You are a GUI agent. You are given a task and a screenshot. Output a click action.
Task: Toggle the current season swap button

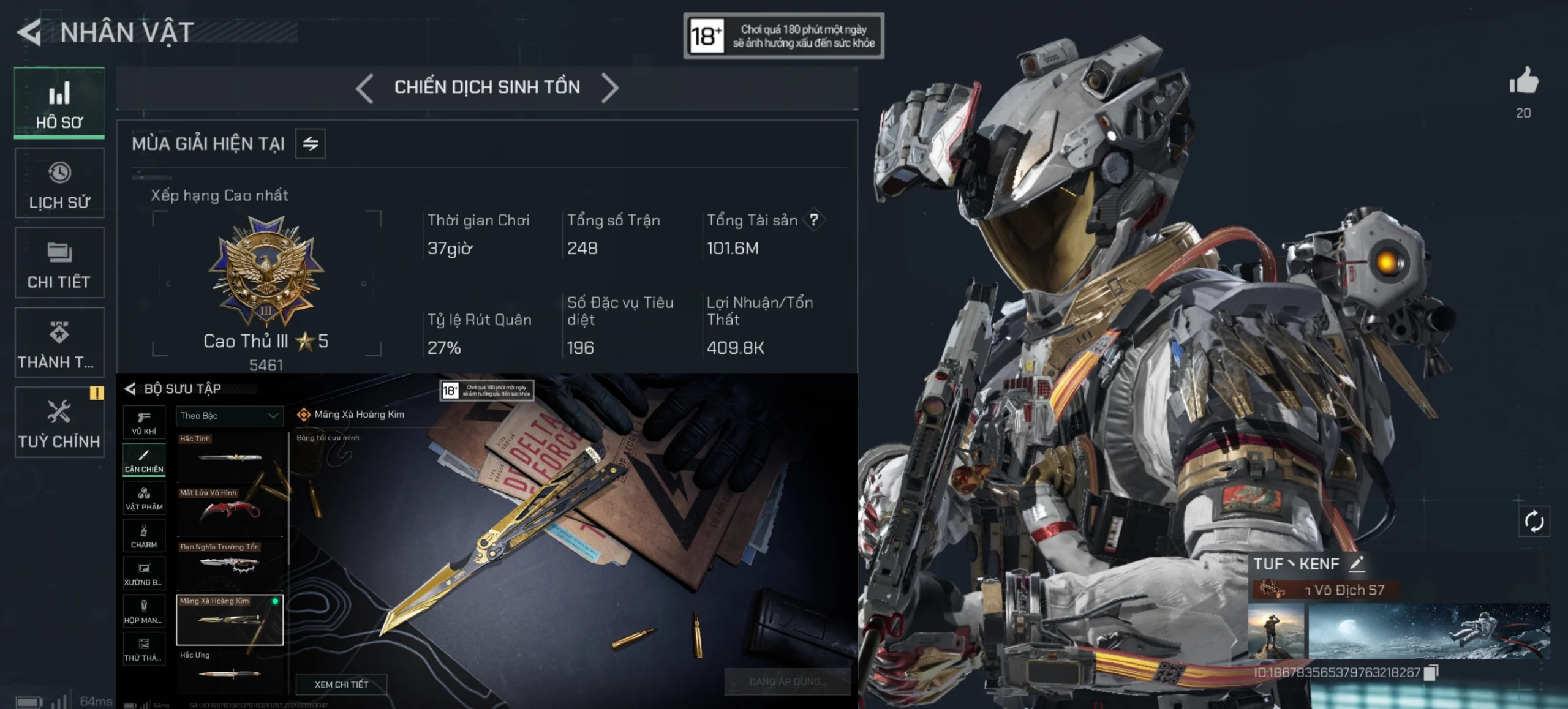tap(311, 144)
